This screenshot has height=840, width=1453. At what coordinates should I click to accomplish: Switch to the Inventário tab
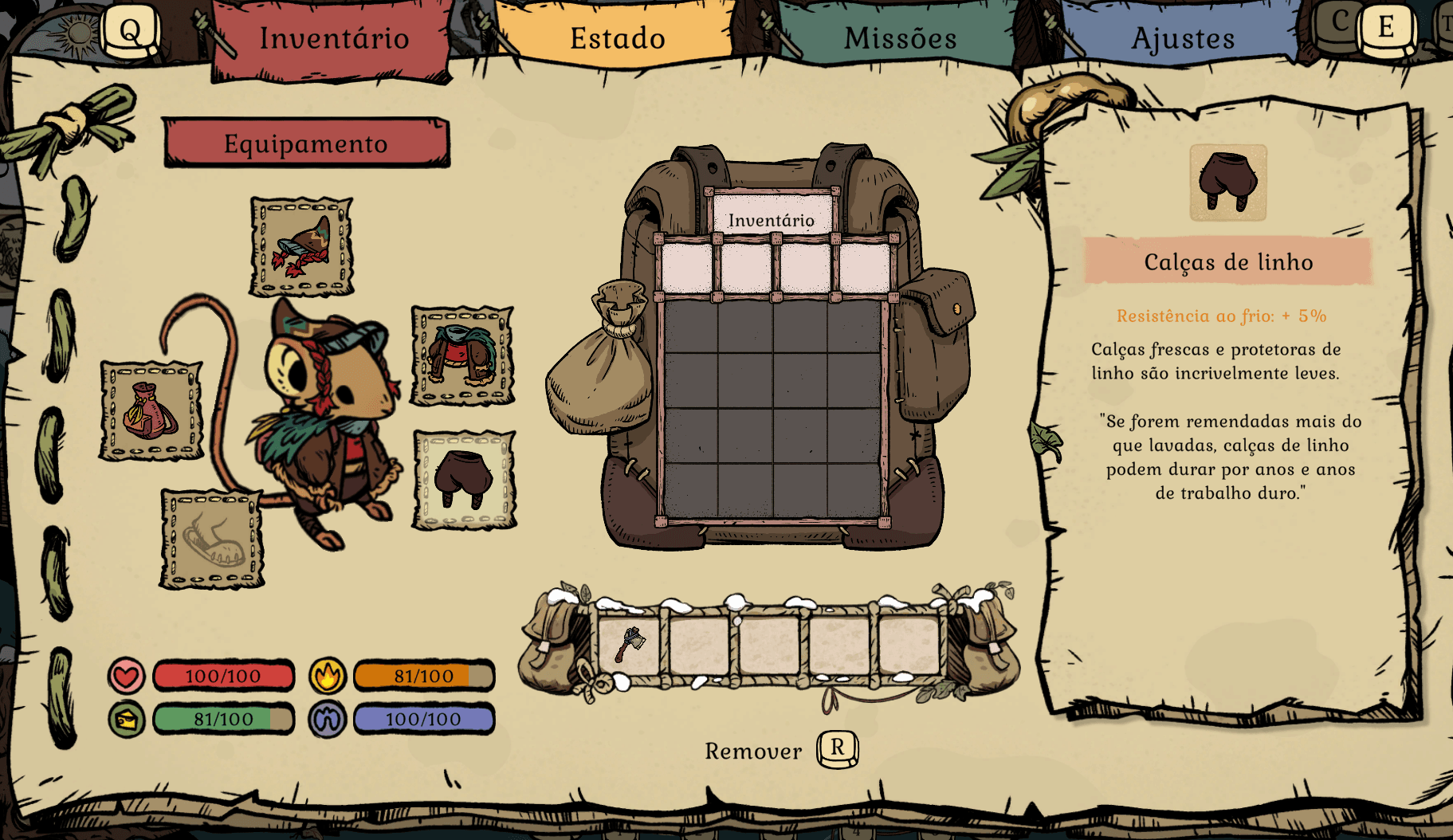(x=333, y=39)
